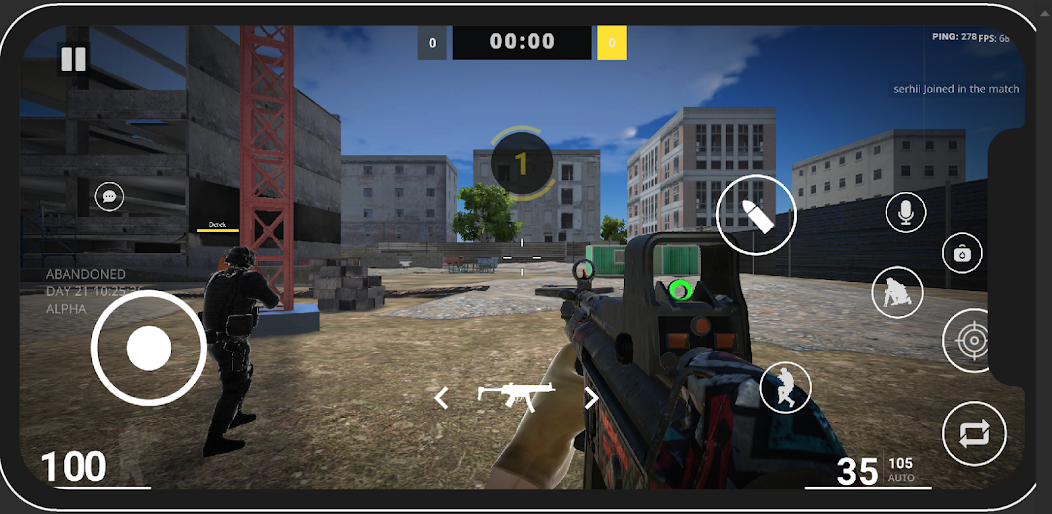Fire using the bullet button
Image resolution: width=1052 pixels, height=514 pixels.
point(755,215)
